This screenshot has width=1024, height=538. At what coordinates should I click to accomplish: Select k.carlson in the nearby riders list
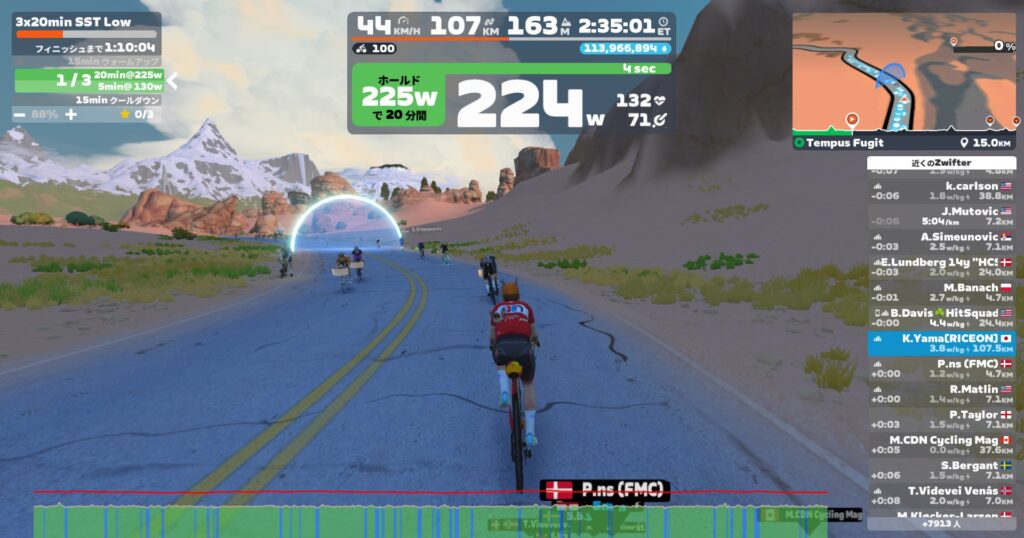941,191
